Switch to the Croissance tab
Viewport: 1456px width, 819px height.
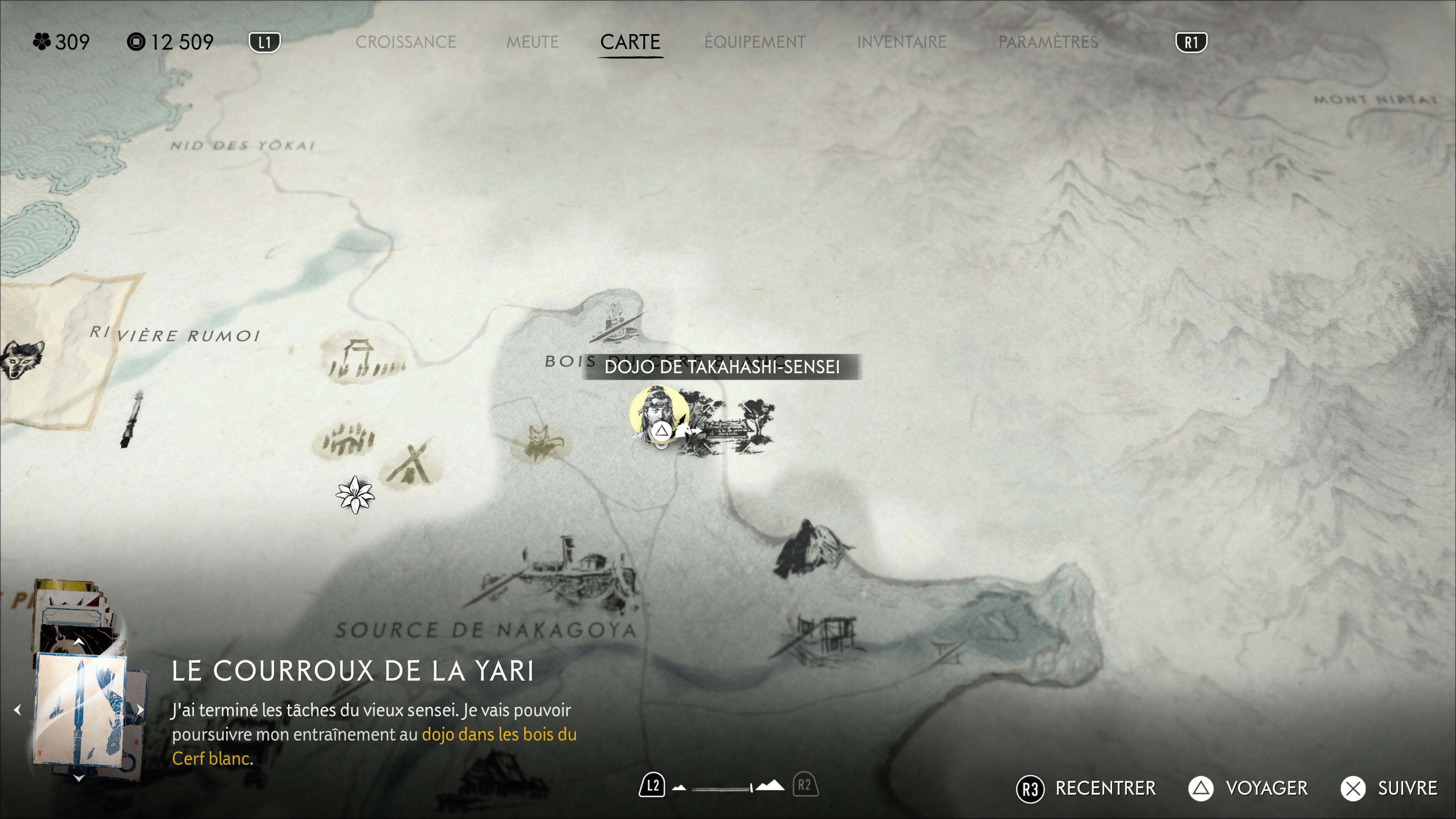pyautogui.click(x=405, y=42)
